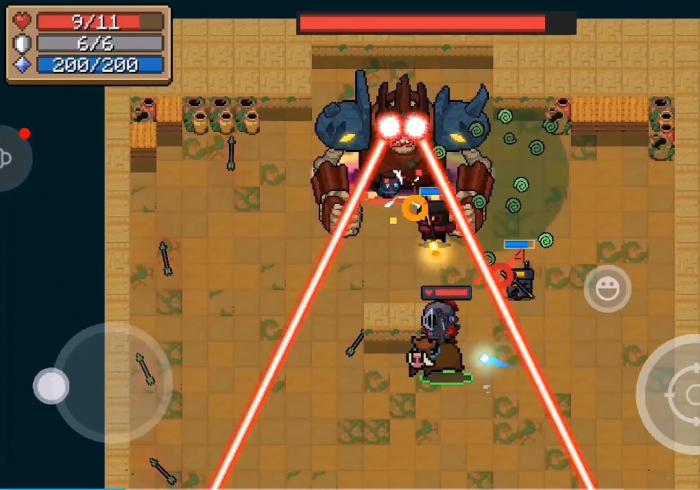Viewport: 700px width, 490px height.
Task: Open the smiley face emote button
Action: (607, 289)
